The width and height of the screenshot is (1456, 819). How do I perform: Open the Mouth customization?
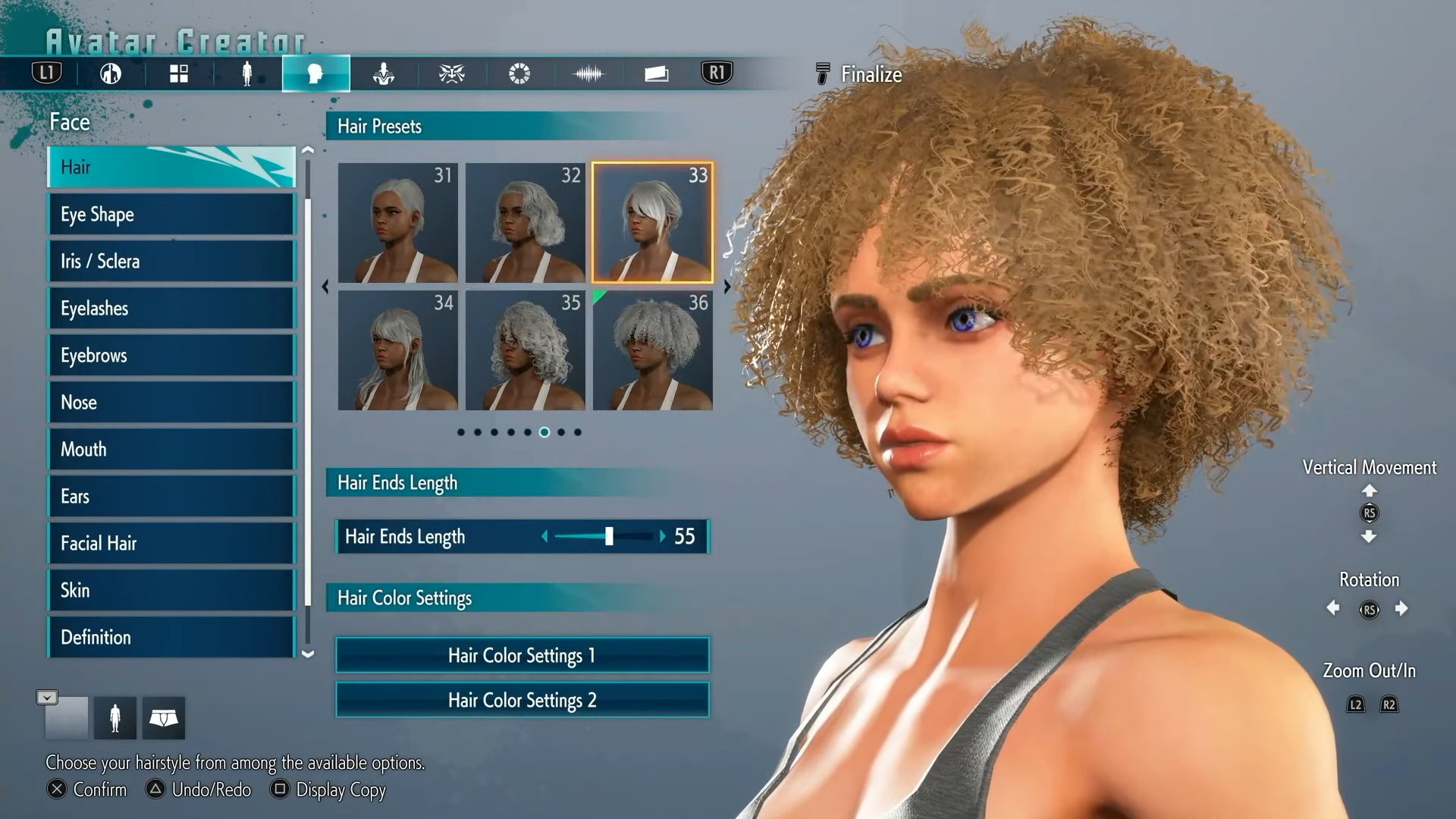(x=171, y=450)
